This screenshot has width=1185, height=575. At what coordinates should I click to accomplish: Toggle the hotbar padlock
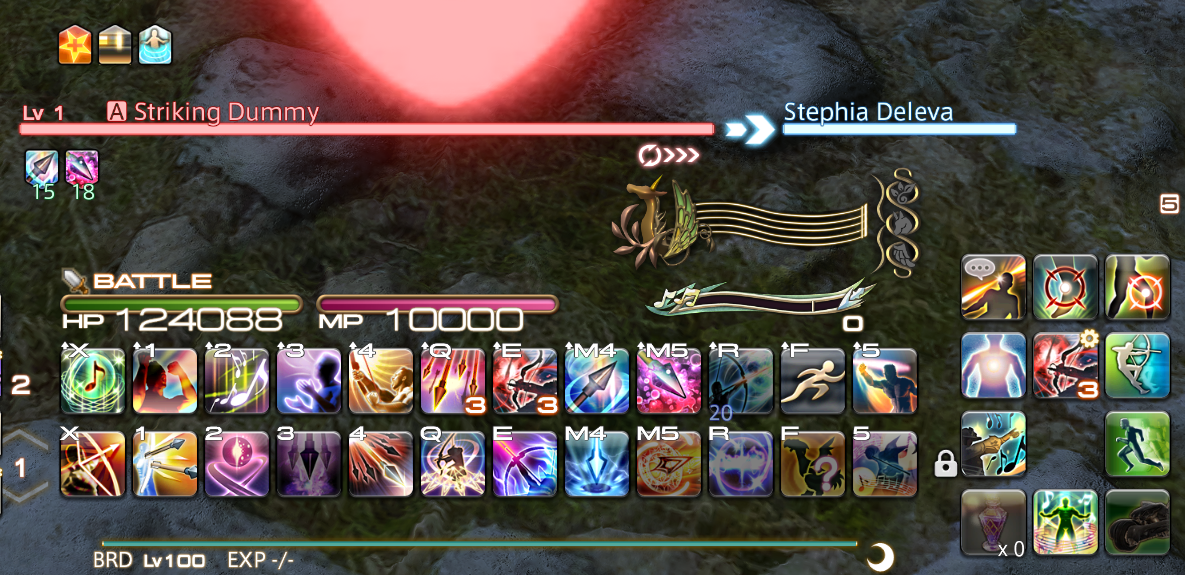943,463
